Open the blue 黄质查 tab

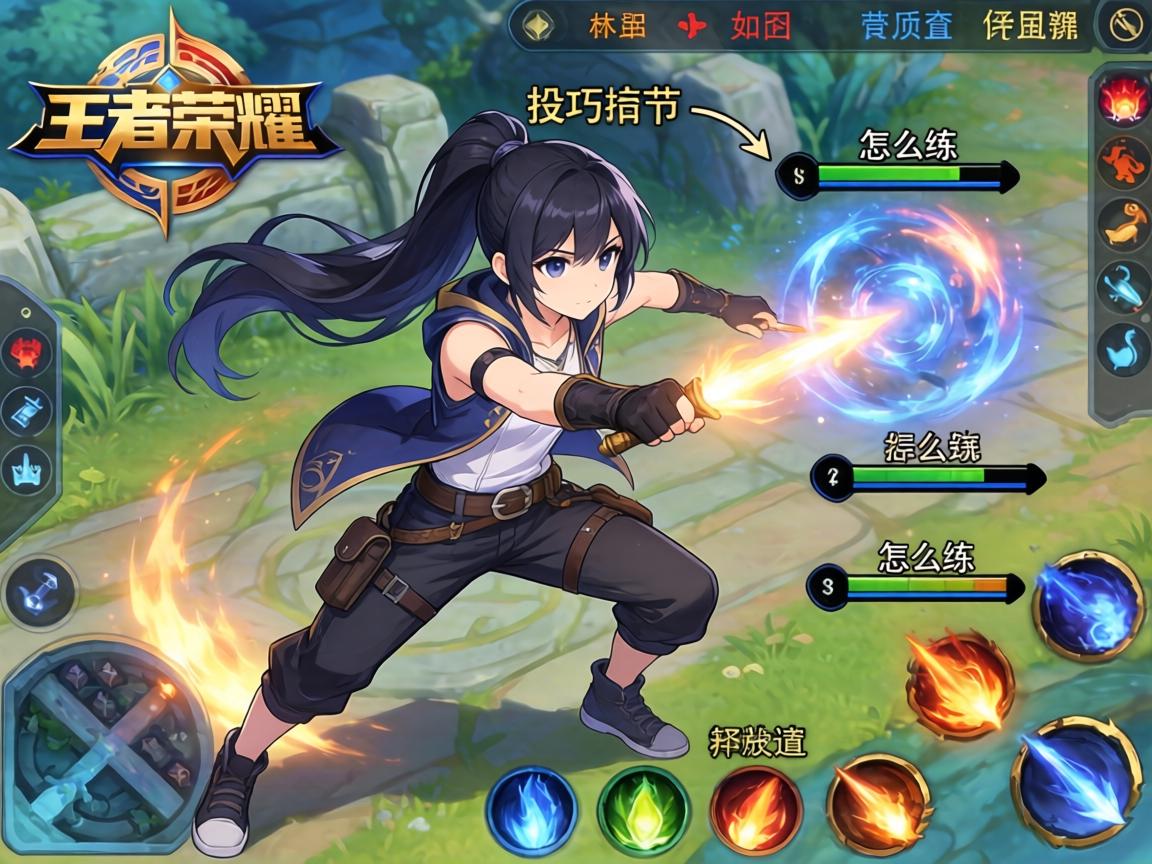(x=906, y=24)
